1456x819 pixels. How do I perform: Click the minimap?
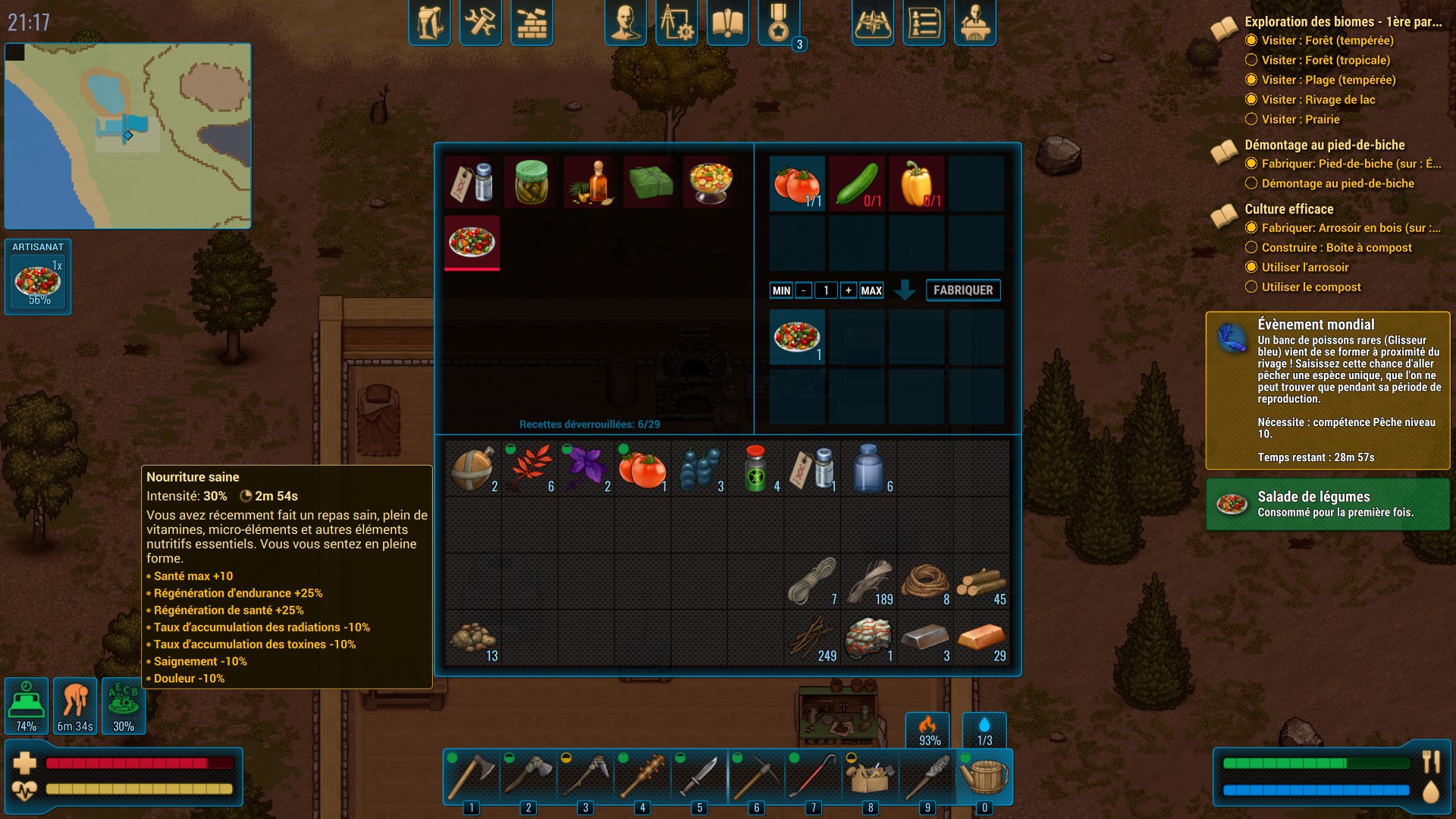tap(128, 136)
